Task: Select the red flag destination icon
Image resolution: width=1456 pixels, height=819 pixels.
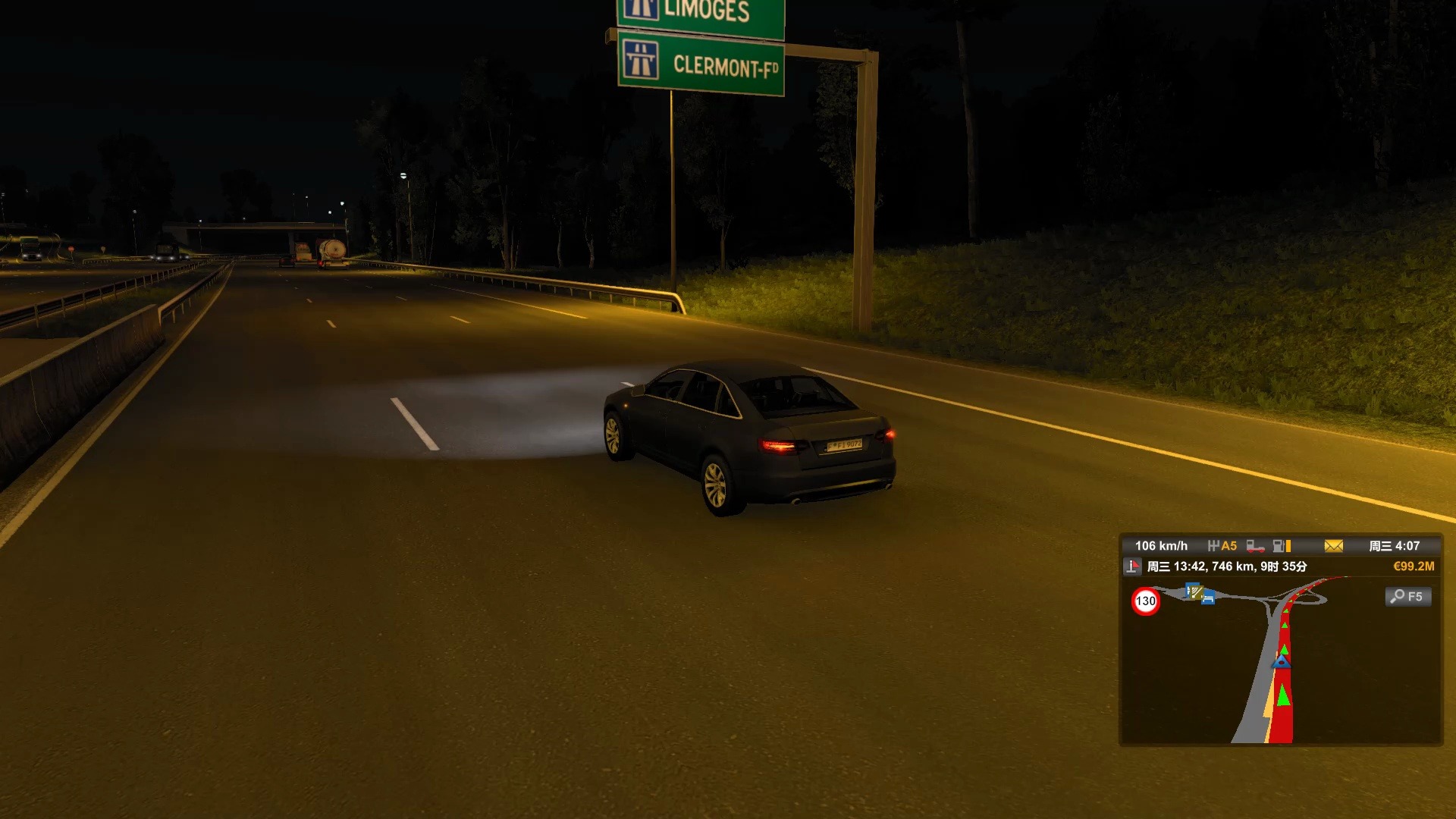Action: pyautogui.click(x=1132, y=566)
